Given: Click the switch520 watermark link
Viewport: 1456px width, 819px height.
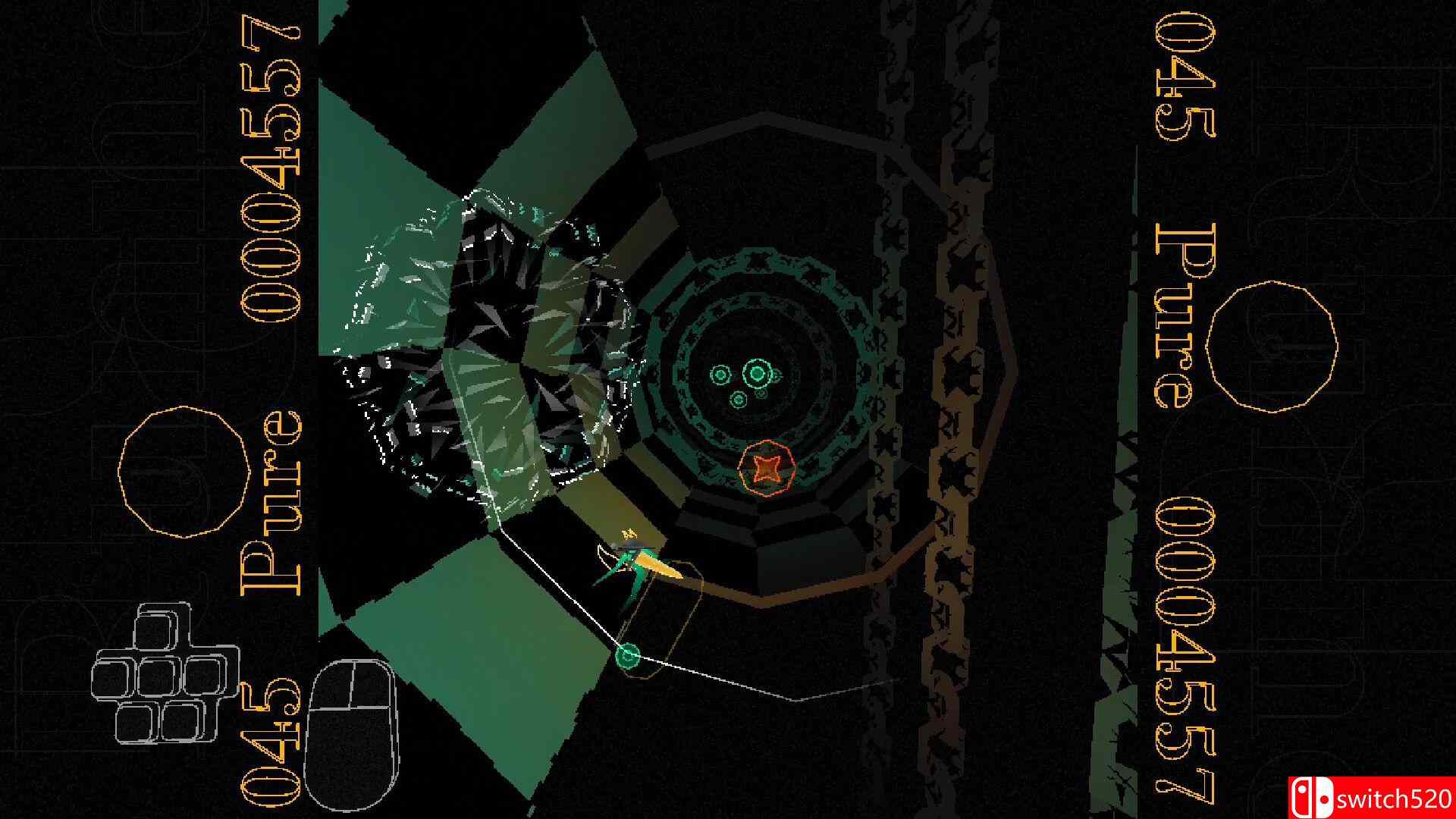Looking at the screenshot, I should pos(1395,798).
